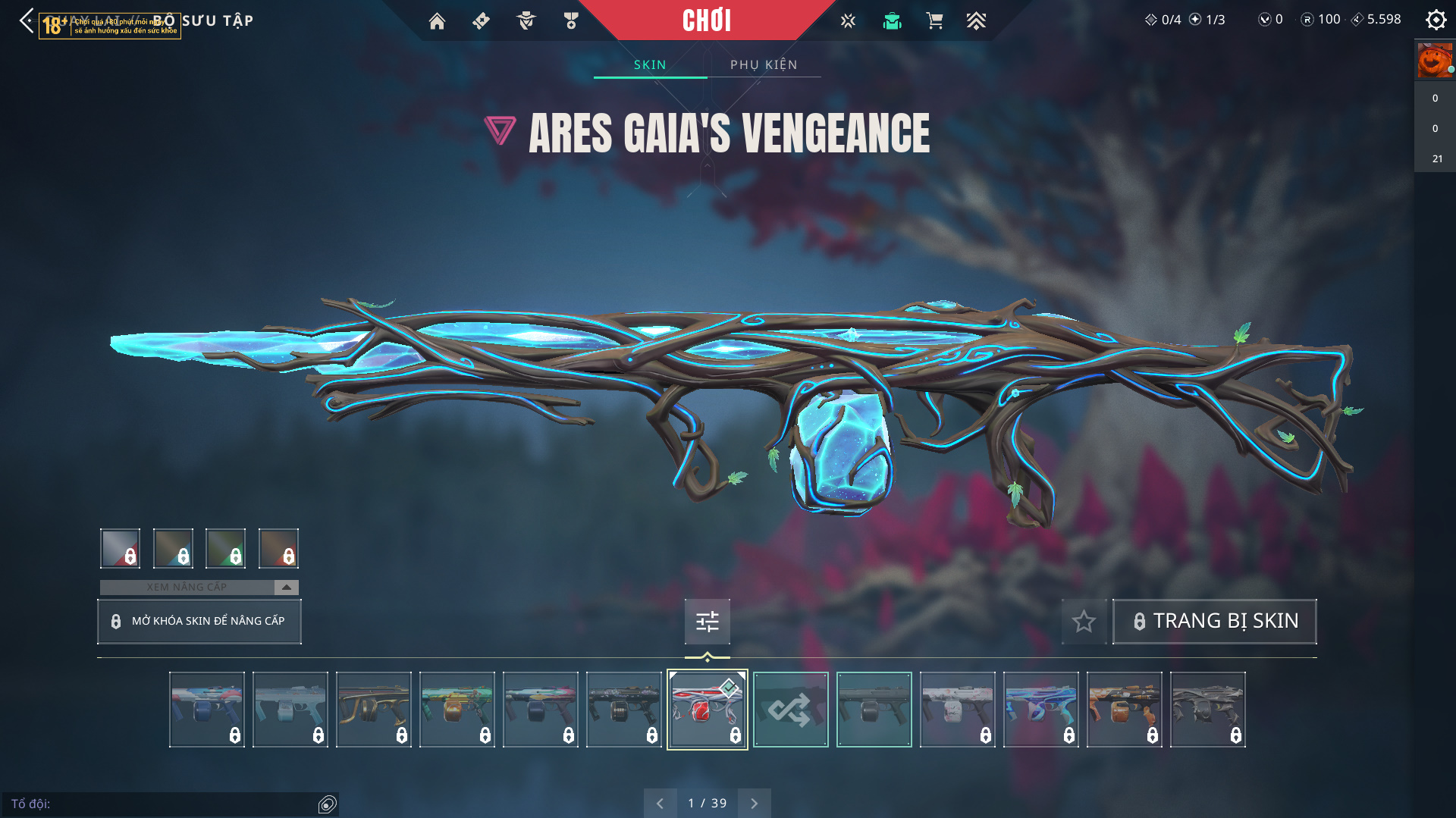Image resolution: width=1456 pixels, height=818 pixels.
Task: Pick the orange Ares skin thumbnail
Action: [x=1124, y=710]
